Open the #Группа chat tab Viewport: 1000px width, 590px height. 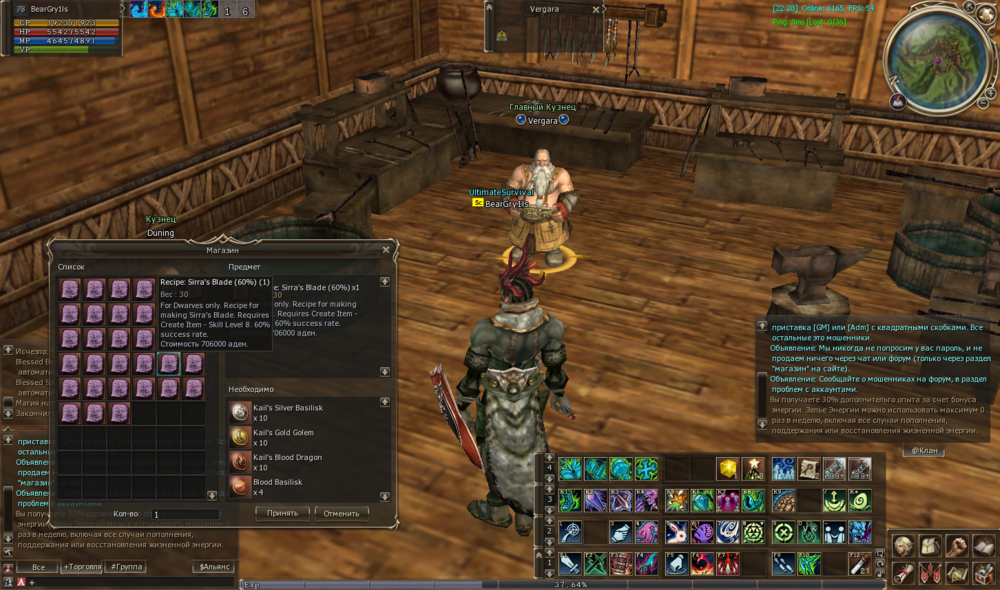pyautogui.click(x=126, y=567)
